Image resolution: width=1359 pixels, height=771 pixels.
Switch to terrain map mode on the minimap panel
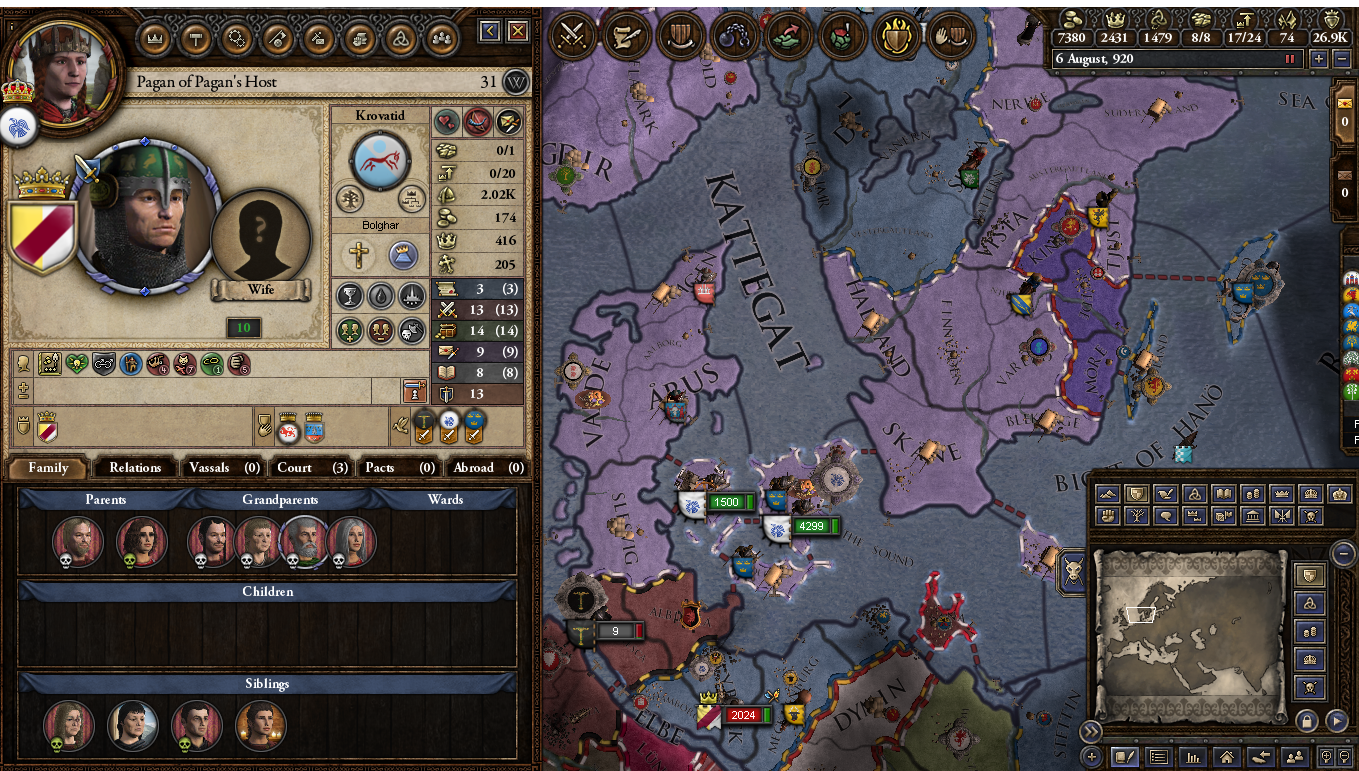1109,494
